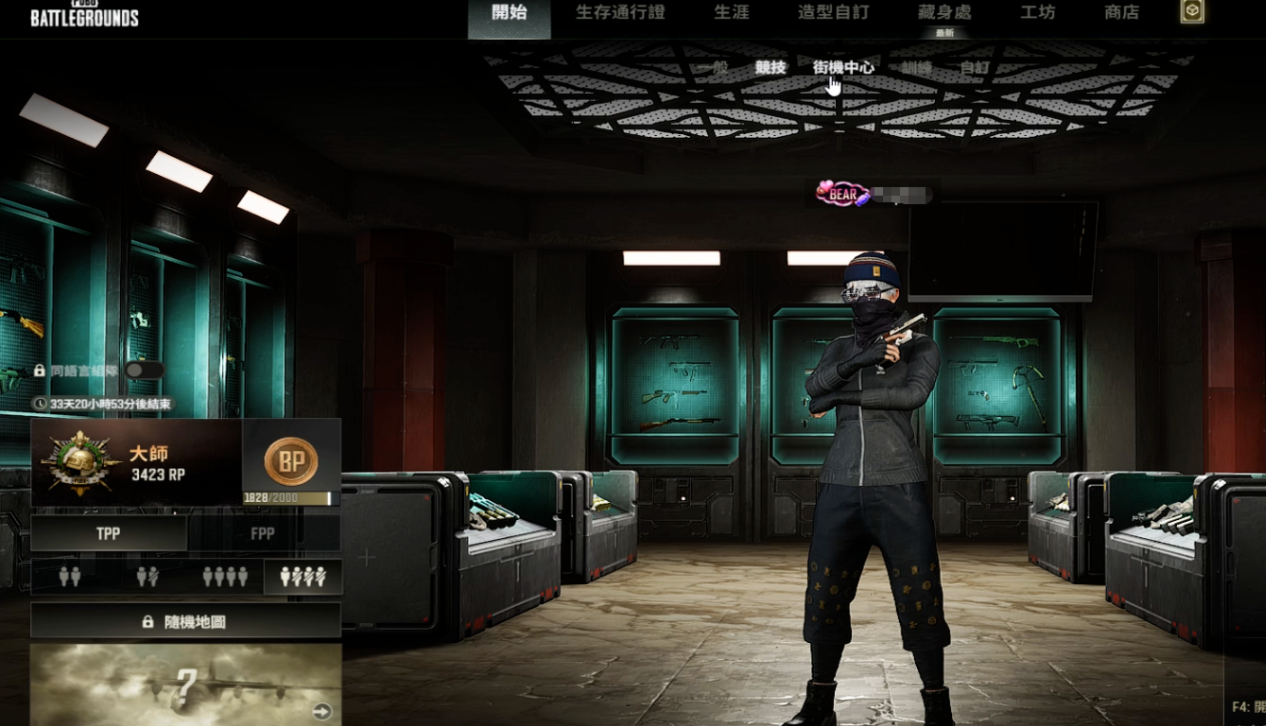Screen dimensions: 1266x726
Task: Open 街機中心 arcade mode
Action: tap(843, 68)
